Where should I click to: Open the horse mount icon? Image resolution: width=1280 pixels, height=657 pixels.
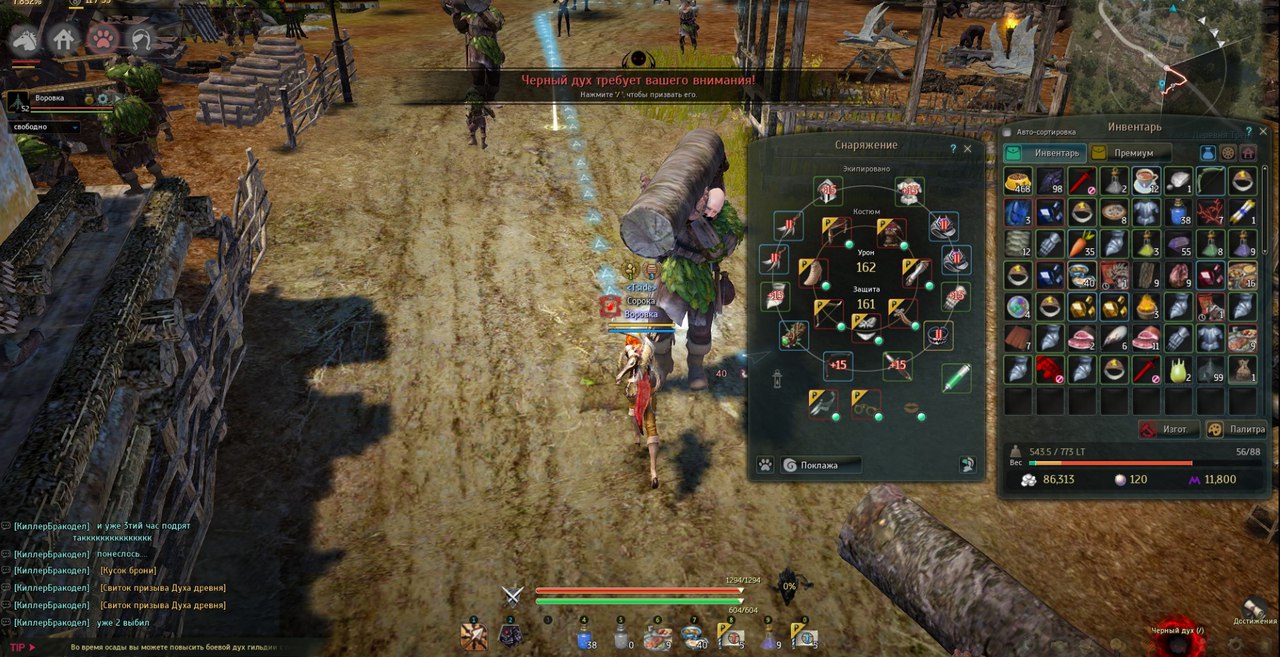(x=24, y=40)
